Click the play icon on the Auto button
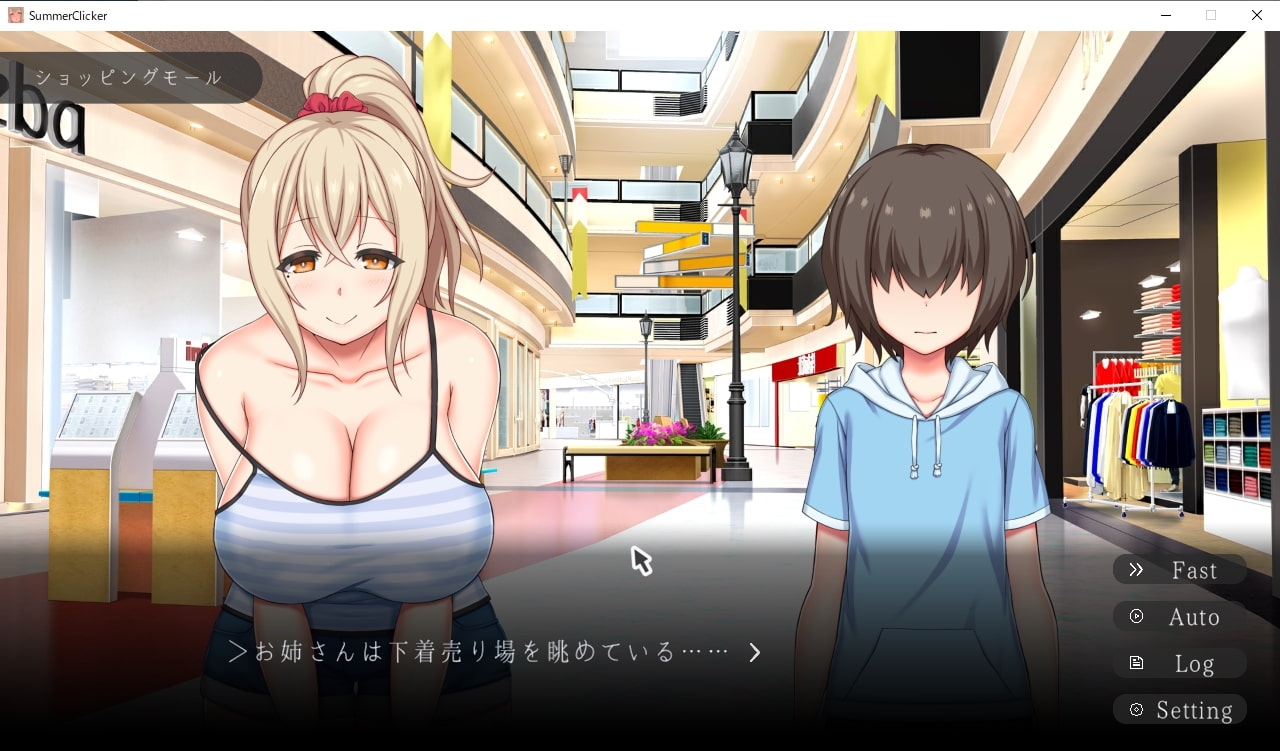The width and height of the screenshot is (1280, 751). point(1136,616)
